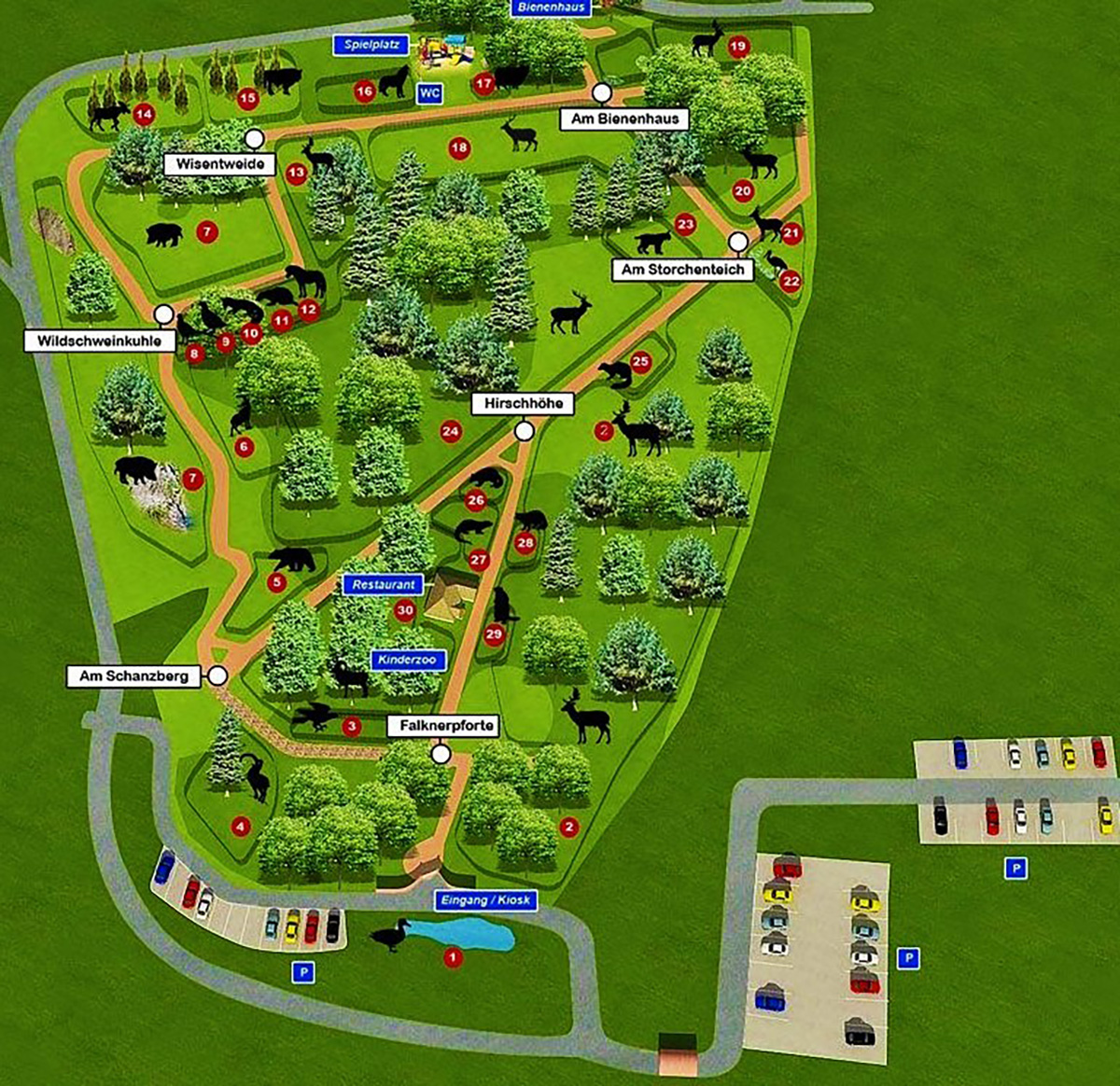Screen dimensions: 1120x1086
Task: Open the Spielplatz map label
Action: click(371, 45)
